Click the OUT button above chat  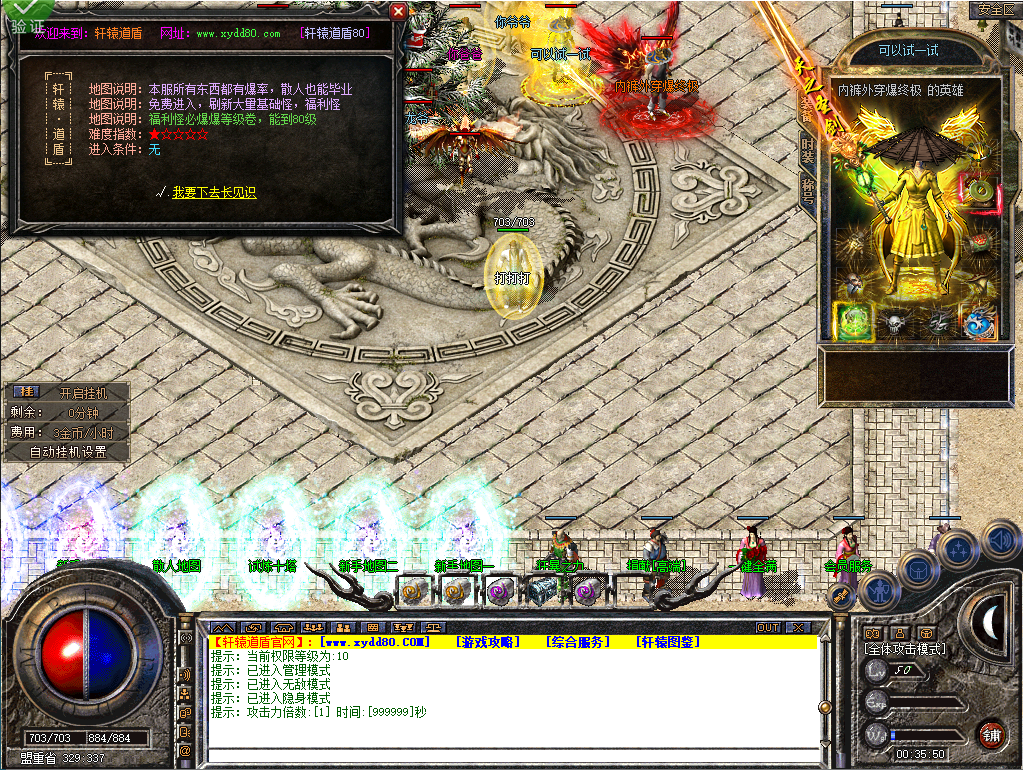click(x=767, y=628)
